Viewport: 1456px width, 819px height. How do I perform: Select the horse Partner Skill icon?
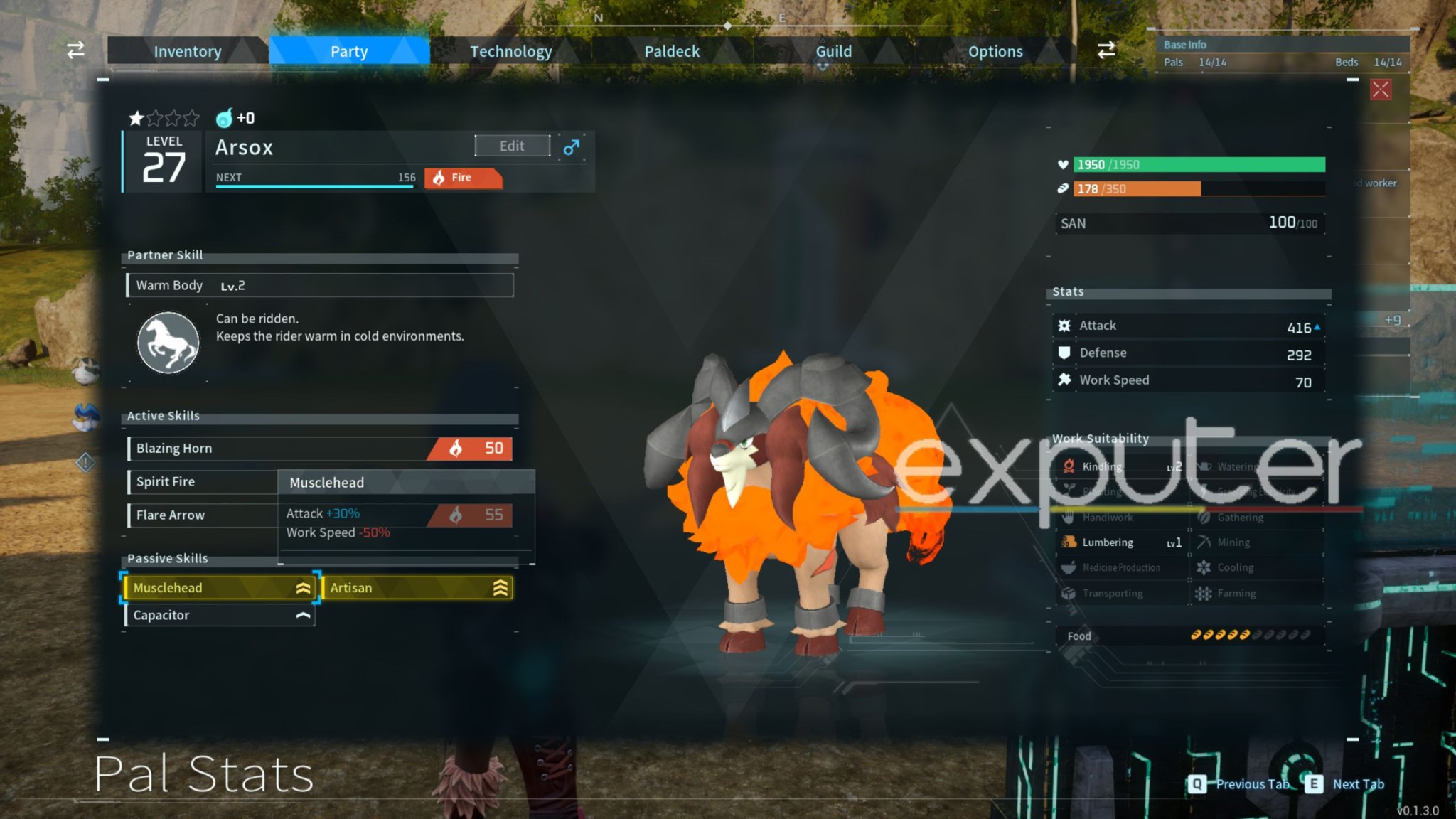(168, 343)
